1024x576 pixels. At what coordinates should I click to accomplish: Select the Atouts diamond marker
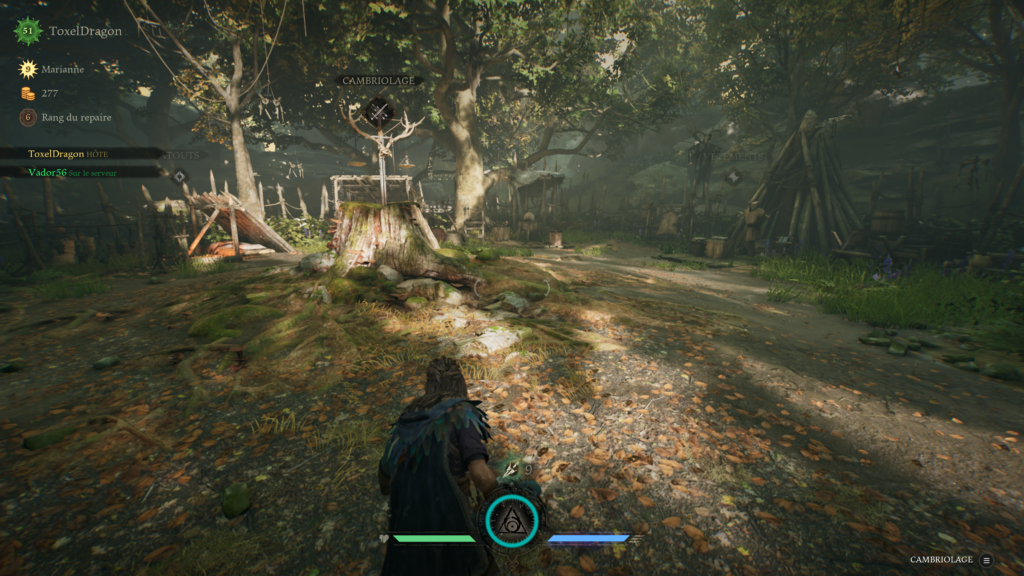(179, 177)
